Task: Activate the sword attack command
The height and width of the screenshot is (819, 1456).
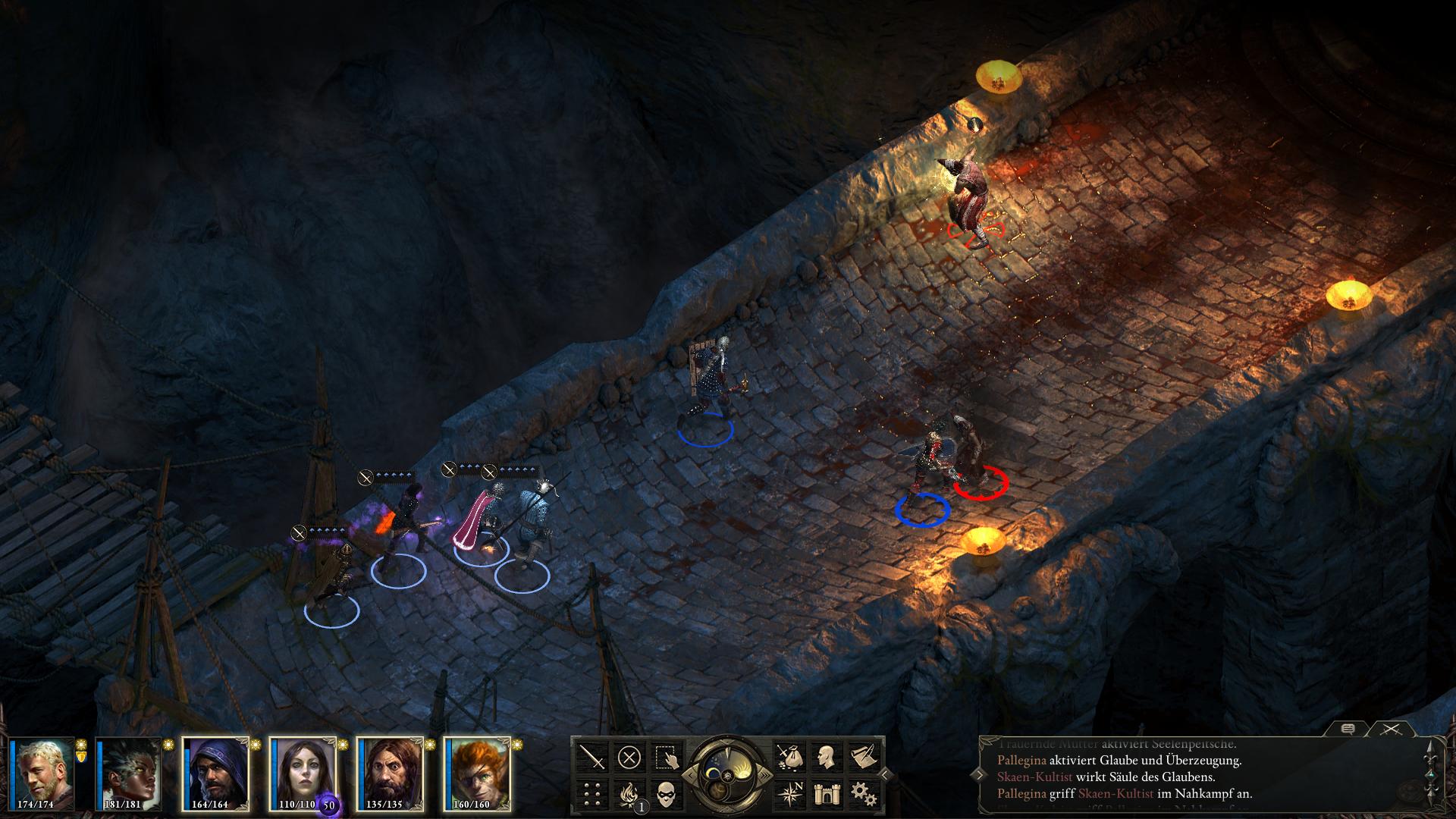Action: click(x=592, y=757)
